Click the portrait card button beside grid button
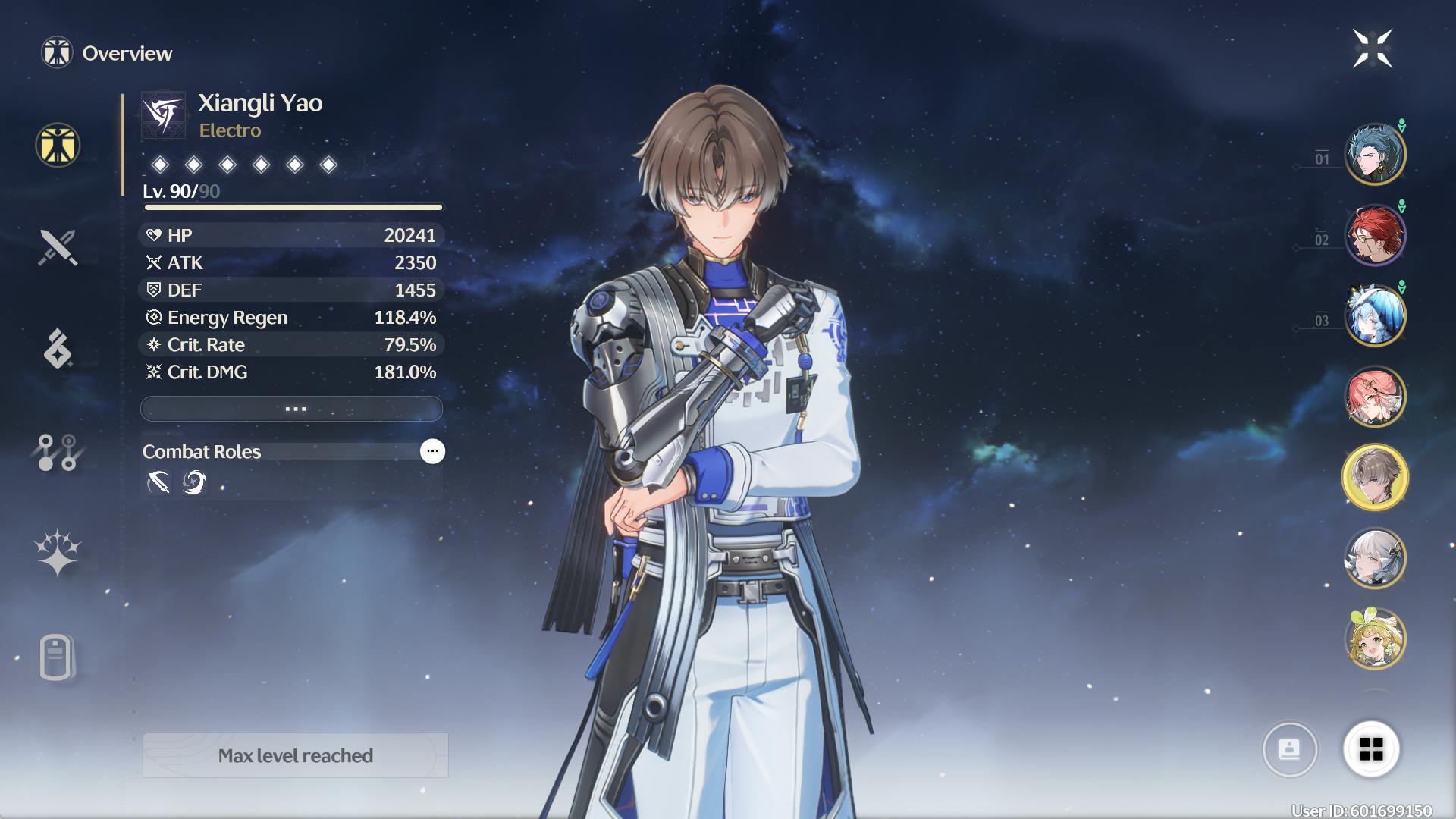 [x=1290, y=749]
